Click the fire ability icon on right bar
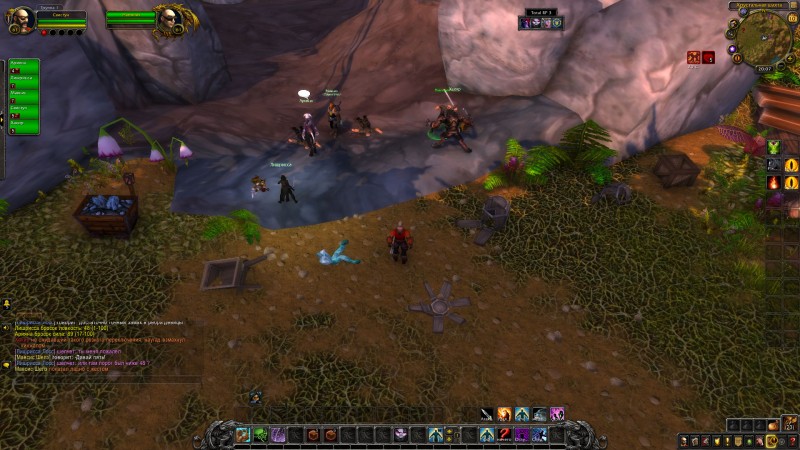The height and width of the screenshot is (450, 800). coord(774,183)
